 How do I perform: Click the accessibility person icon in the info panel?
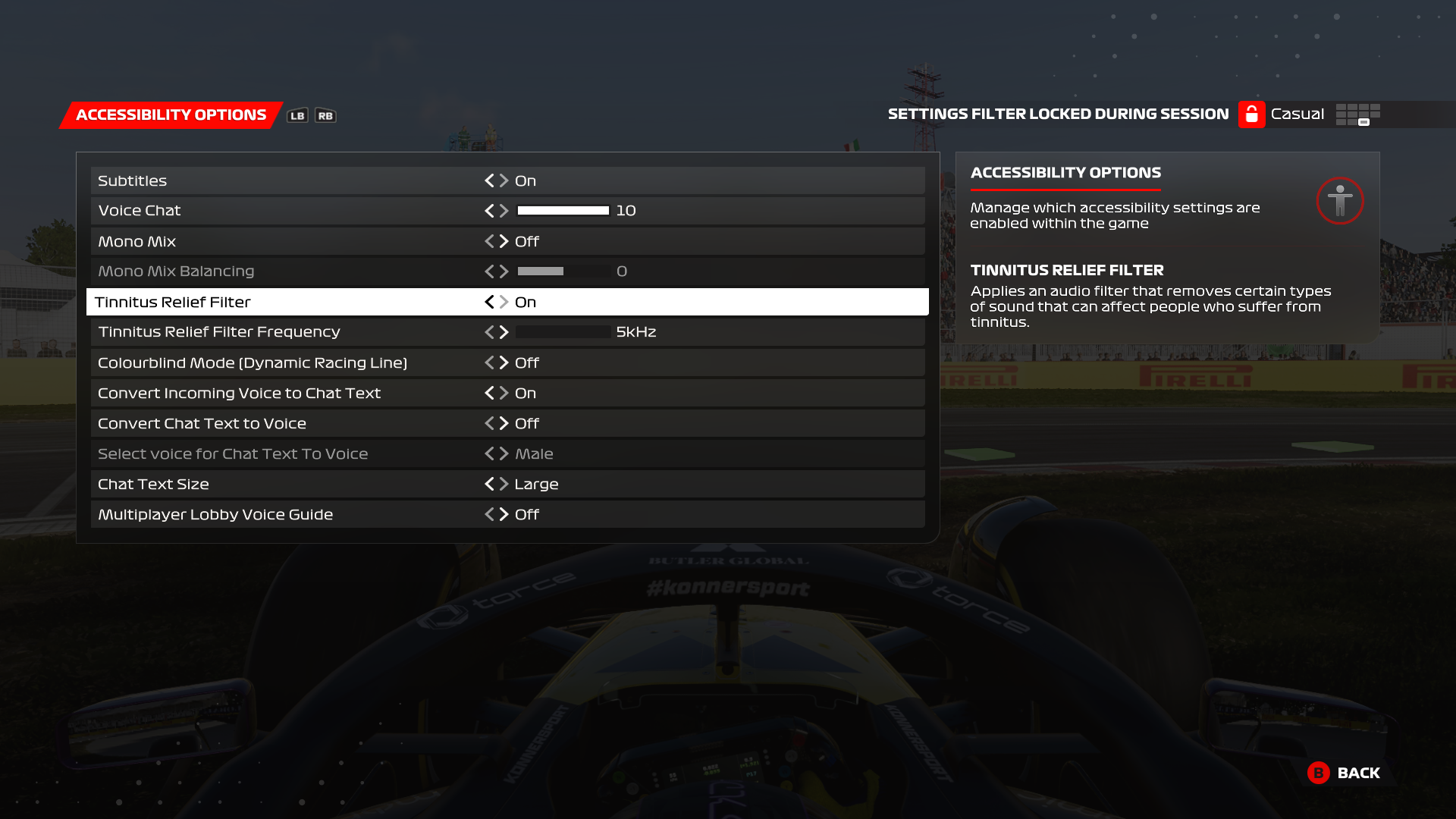1339,201
